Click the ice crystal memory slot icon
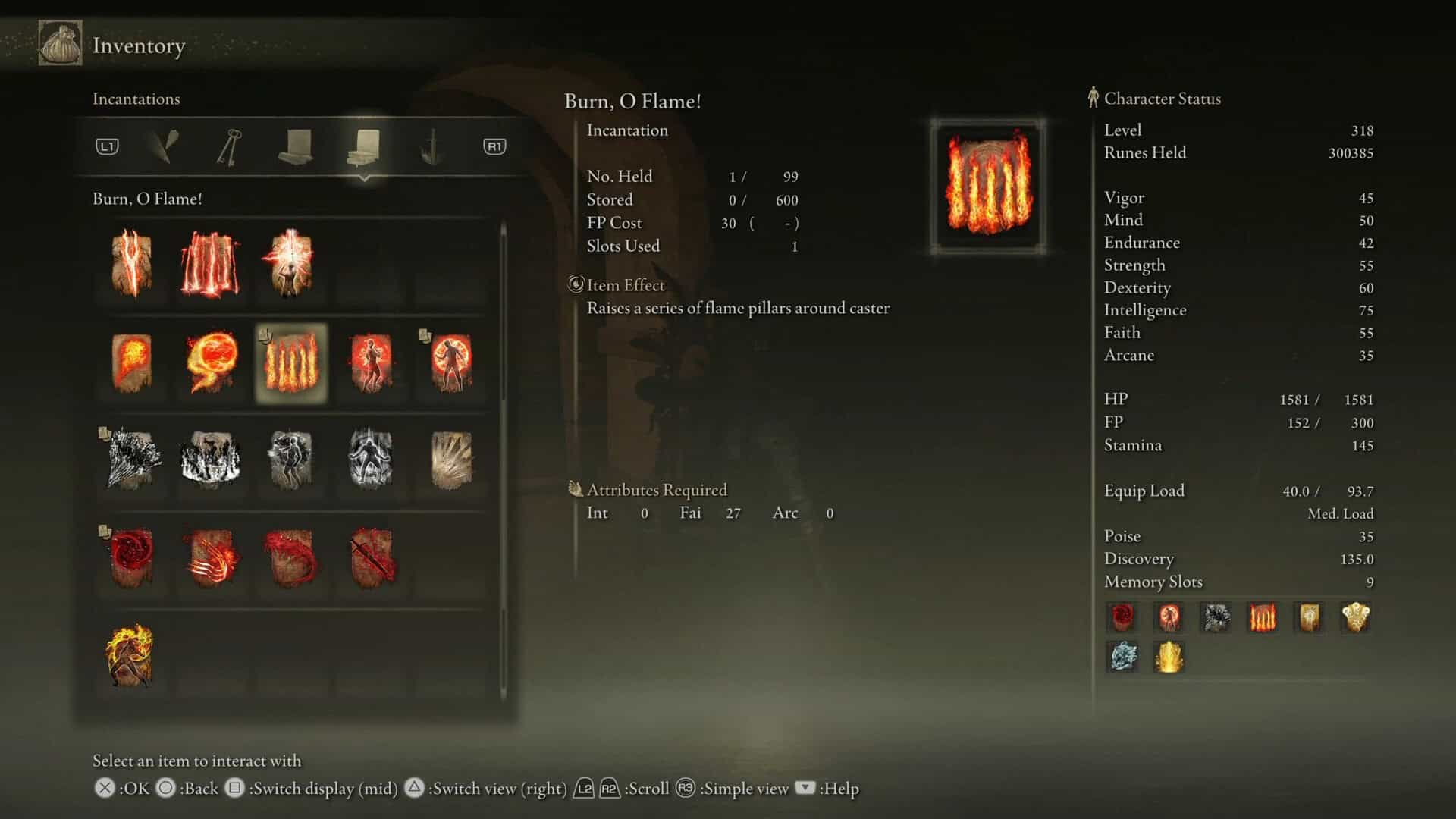This screenshot has width=1456, height=819. point(1122,656)
